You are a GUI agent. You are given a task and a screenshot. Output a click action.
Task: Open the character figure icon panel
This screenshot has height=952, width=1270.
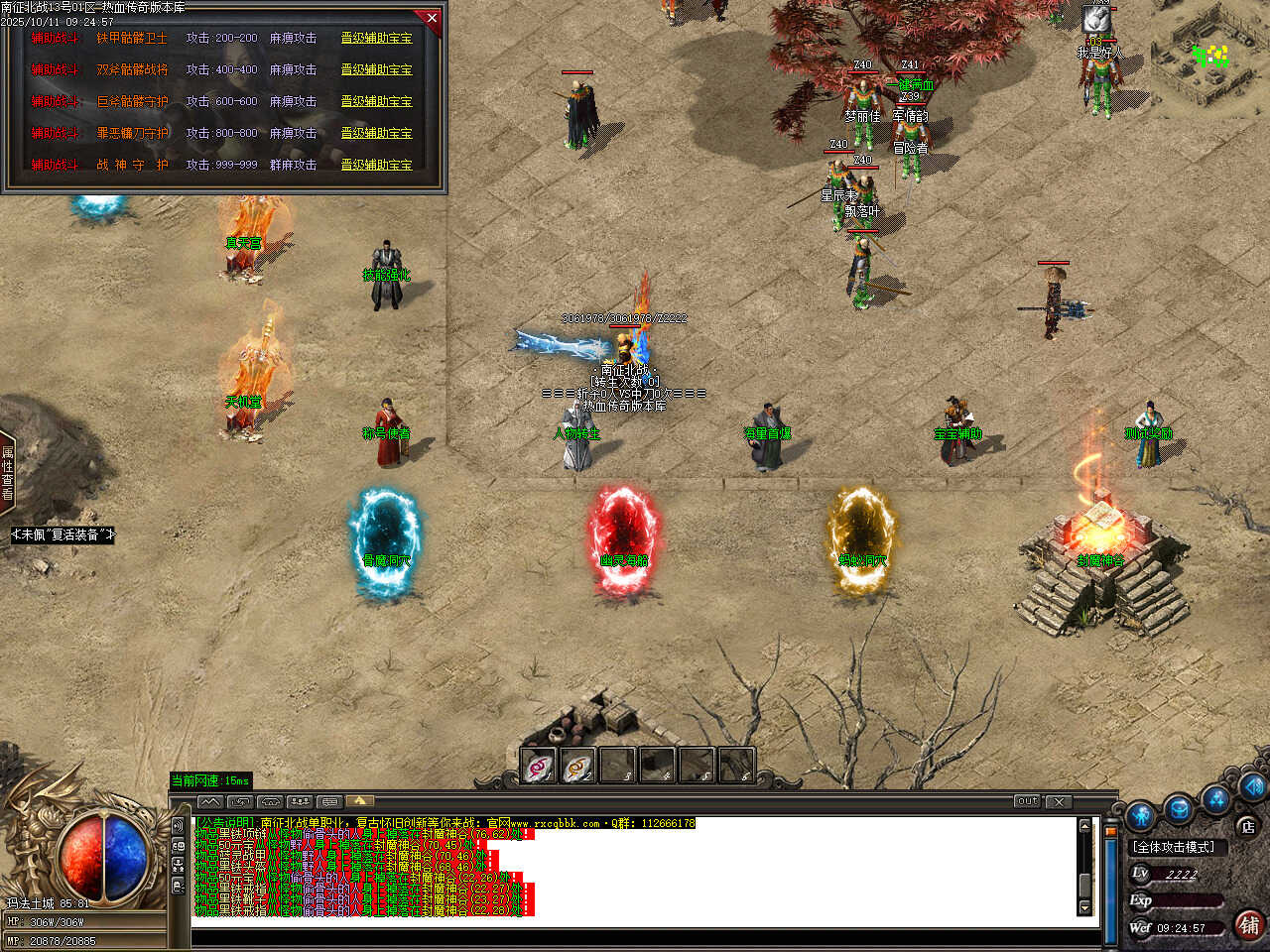pos(1141,816)
